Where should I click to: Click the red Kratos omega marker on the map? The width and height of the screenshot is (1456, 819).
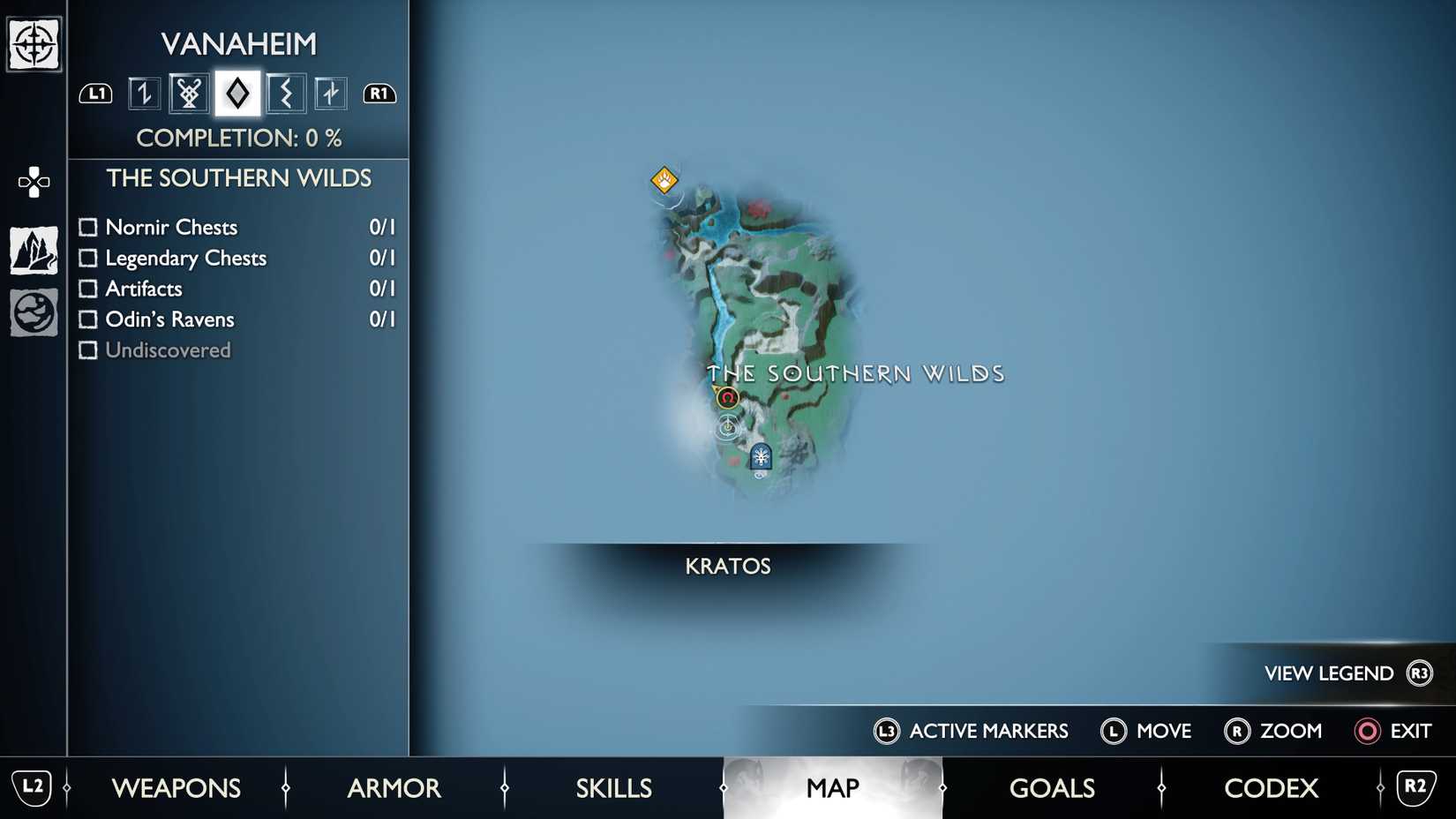point(726,398)
